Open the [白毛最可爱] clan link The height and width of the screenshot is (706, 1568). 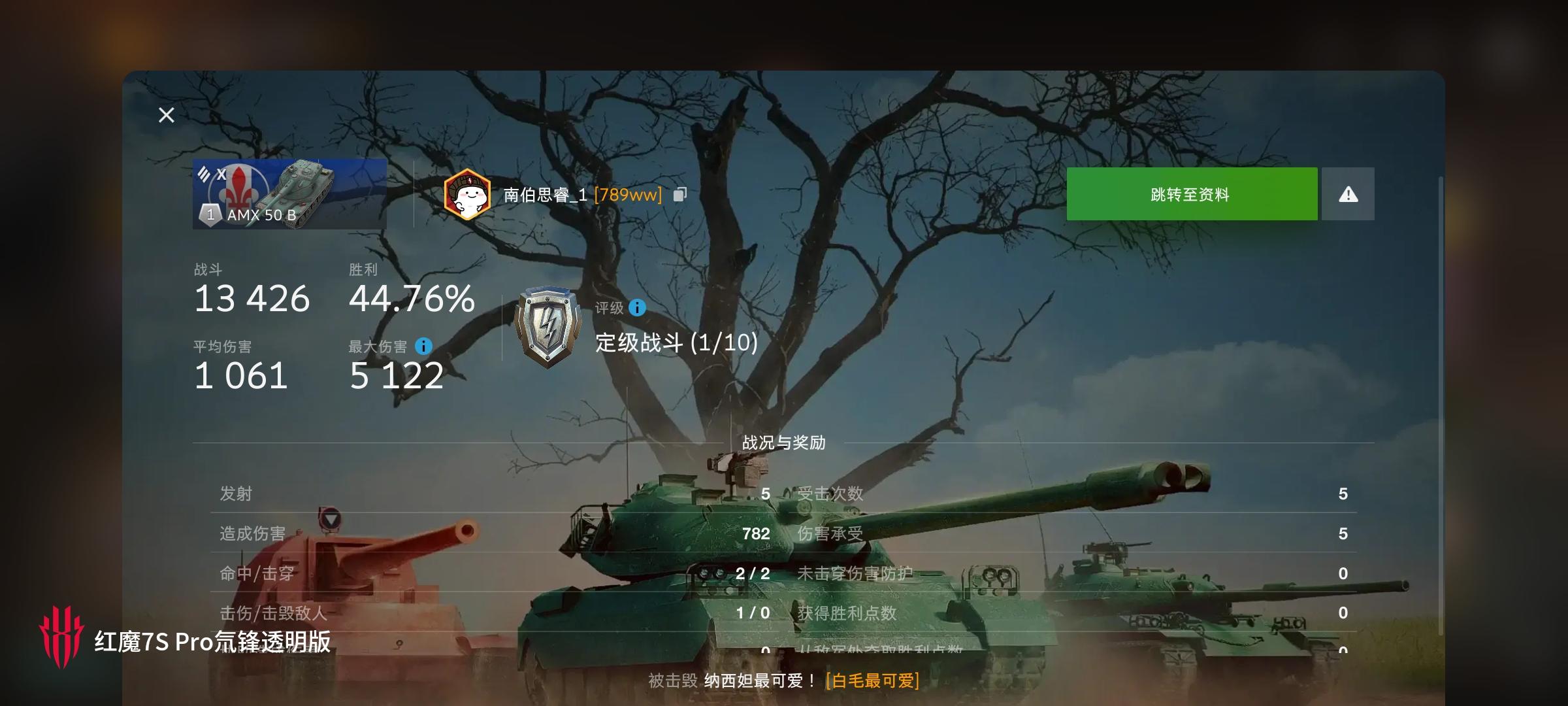870,680
